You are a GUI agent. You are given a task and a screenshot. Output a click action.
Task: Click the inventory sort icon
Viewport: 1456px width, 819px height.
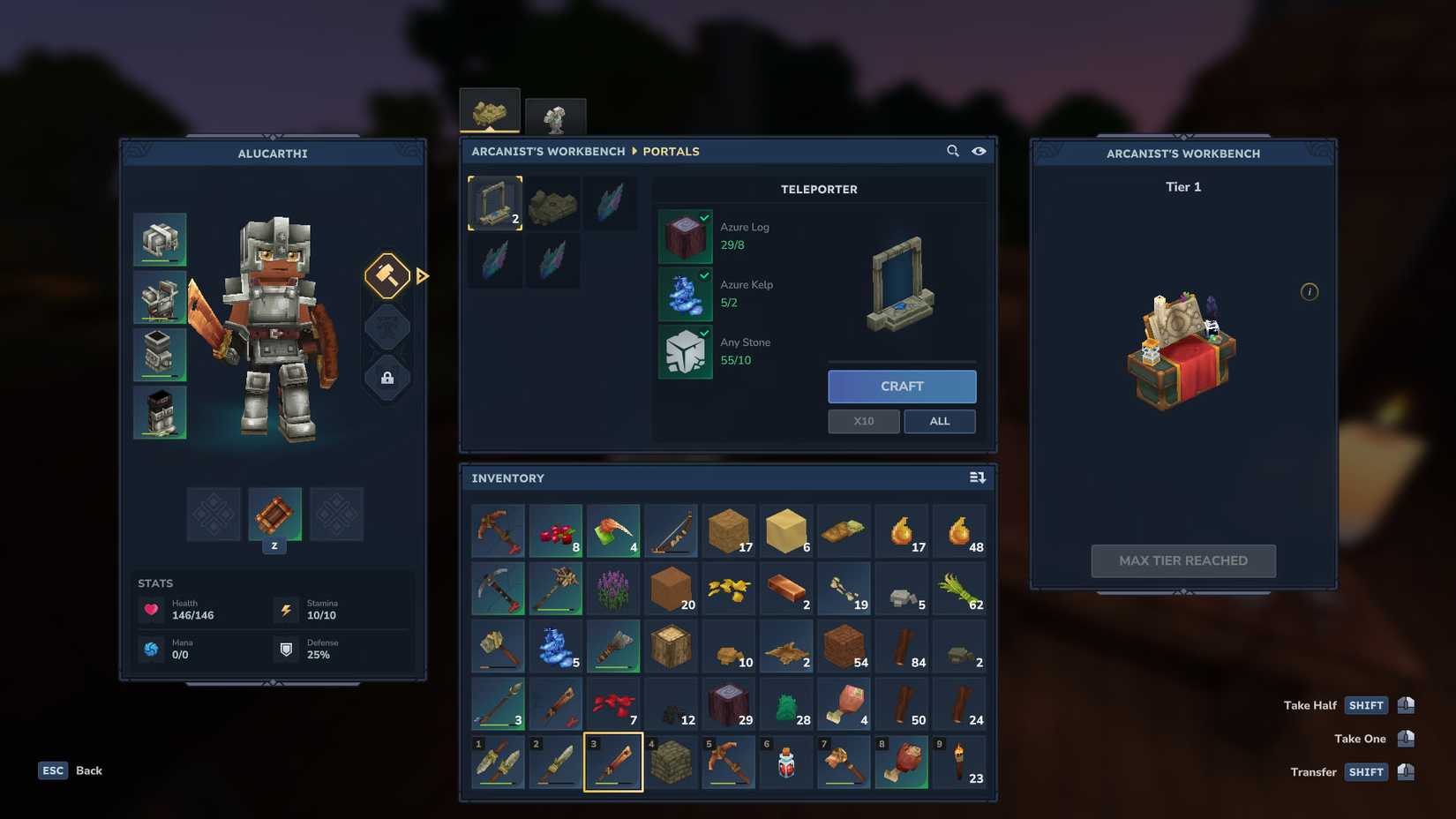tap(977, 477)
